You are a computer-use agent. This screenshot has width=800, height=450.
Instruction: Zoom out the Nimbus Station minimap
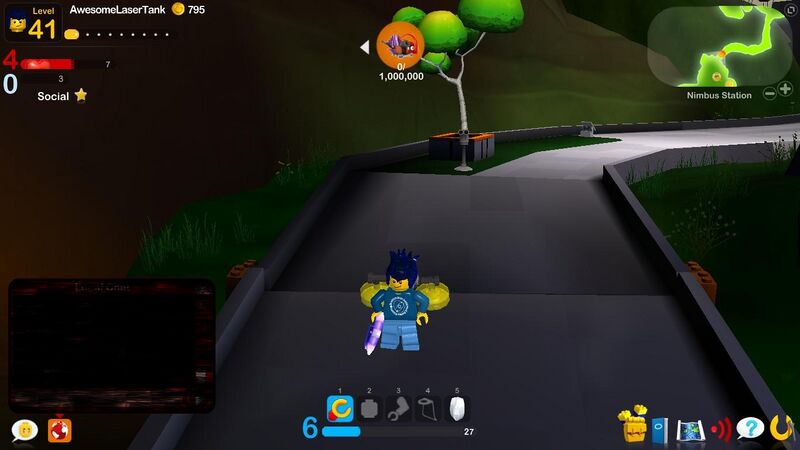point(770,92)
